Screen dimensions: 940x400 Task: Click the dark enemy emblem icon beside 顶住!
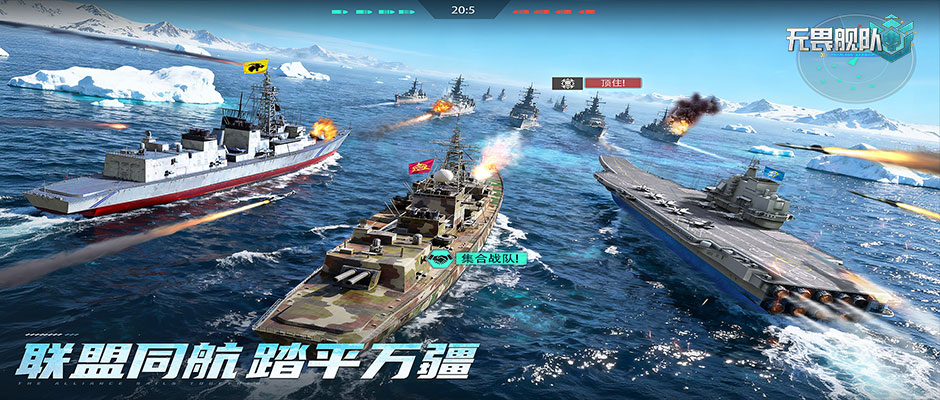[x=567, y=83]
